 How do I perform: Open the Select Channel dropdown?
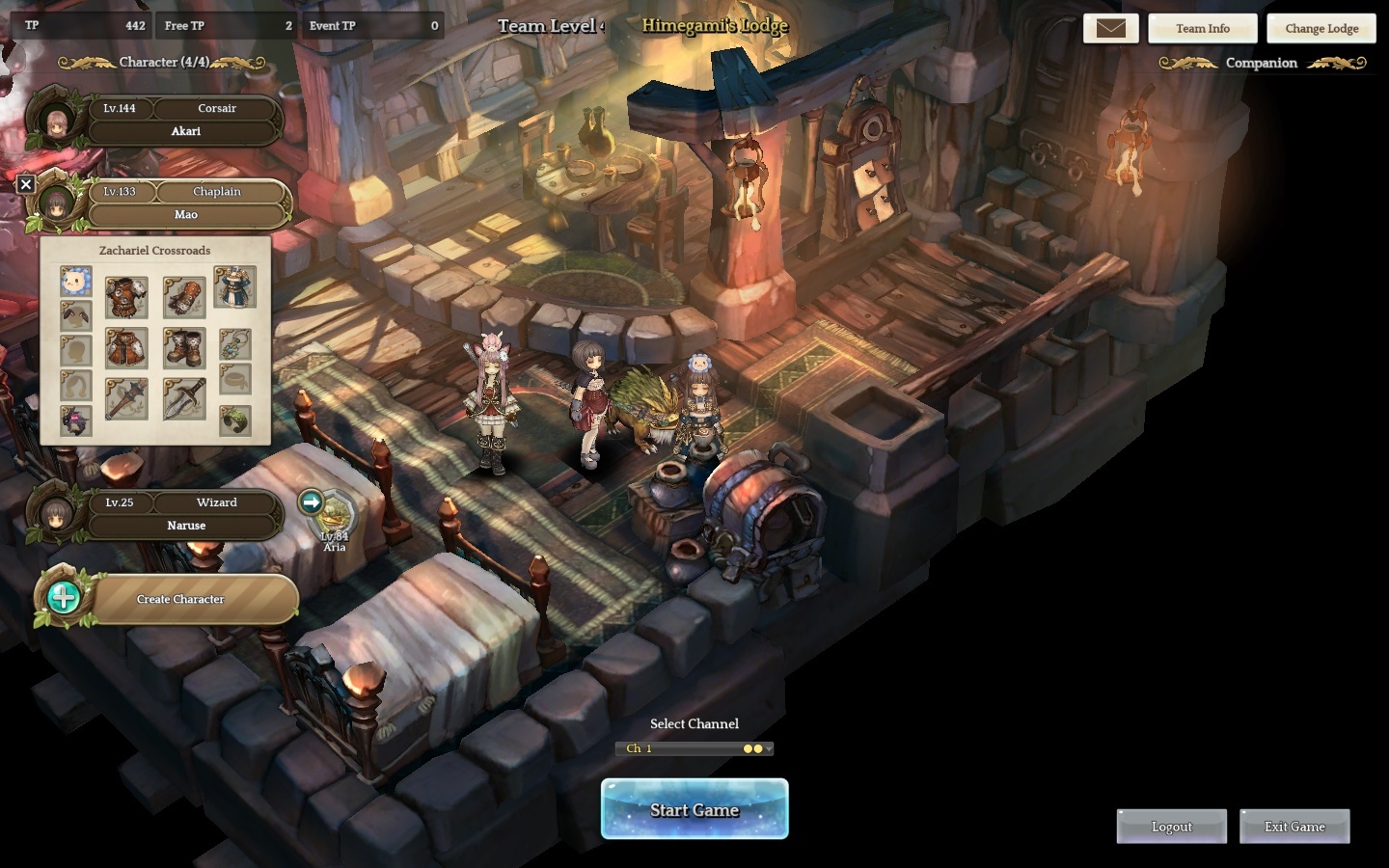point(694,748)
